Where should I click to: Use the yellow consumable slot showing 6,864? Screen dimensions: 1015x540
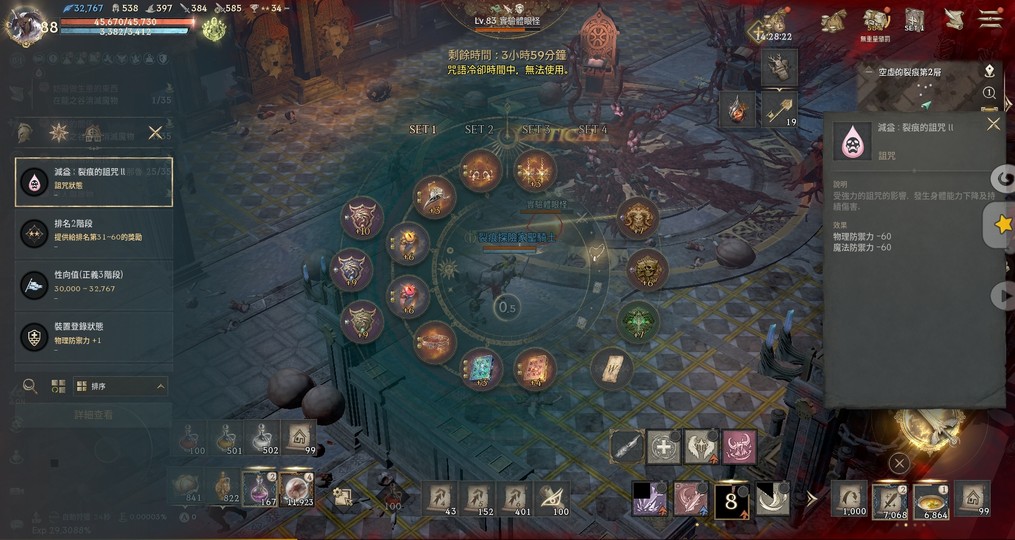931,499
